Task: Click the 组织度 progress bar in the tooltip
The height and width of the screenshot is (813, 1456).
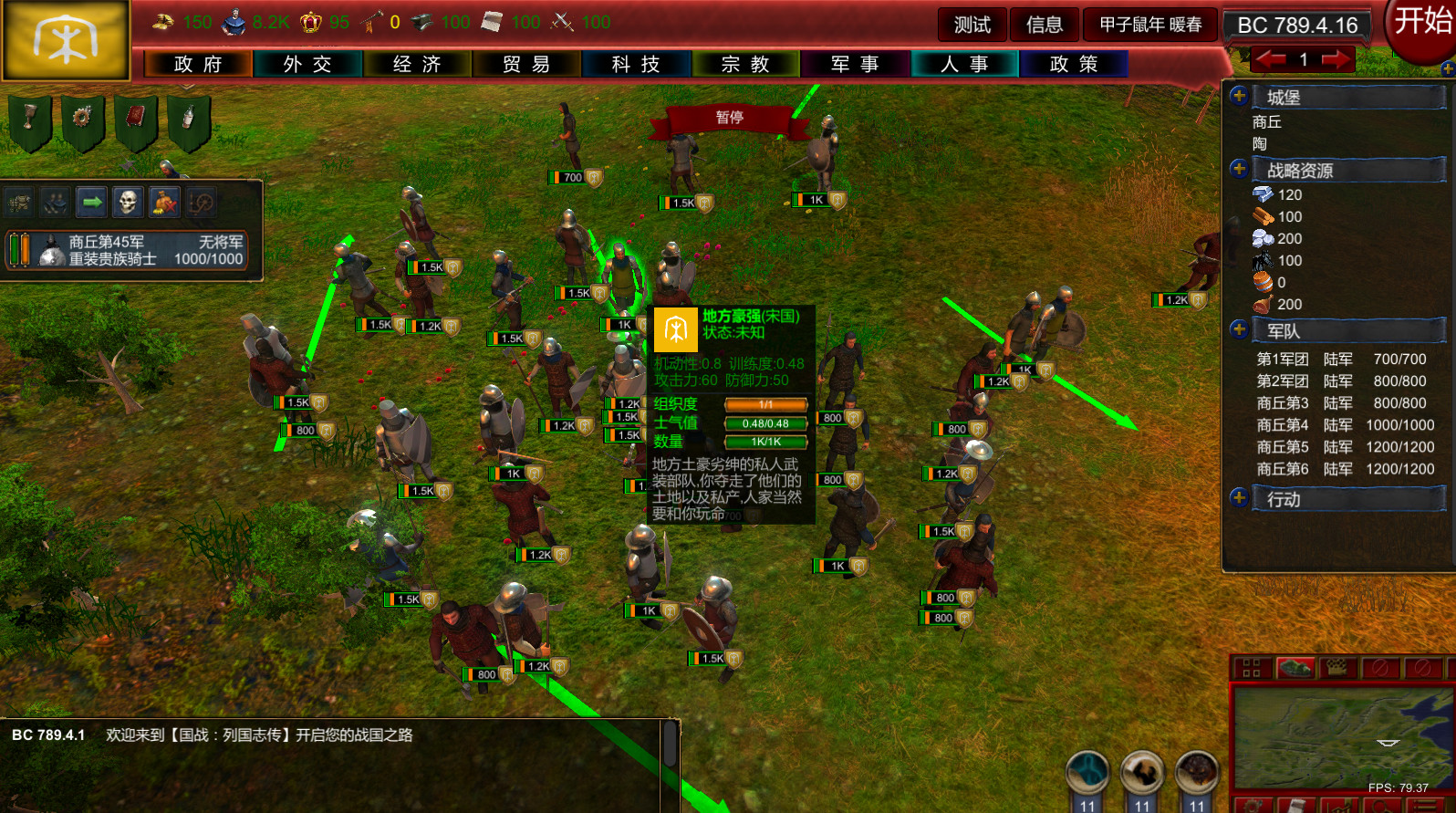Action: click(764, 404)
